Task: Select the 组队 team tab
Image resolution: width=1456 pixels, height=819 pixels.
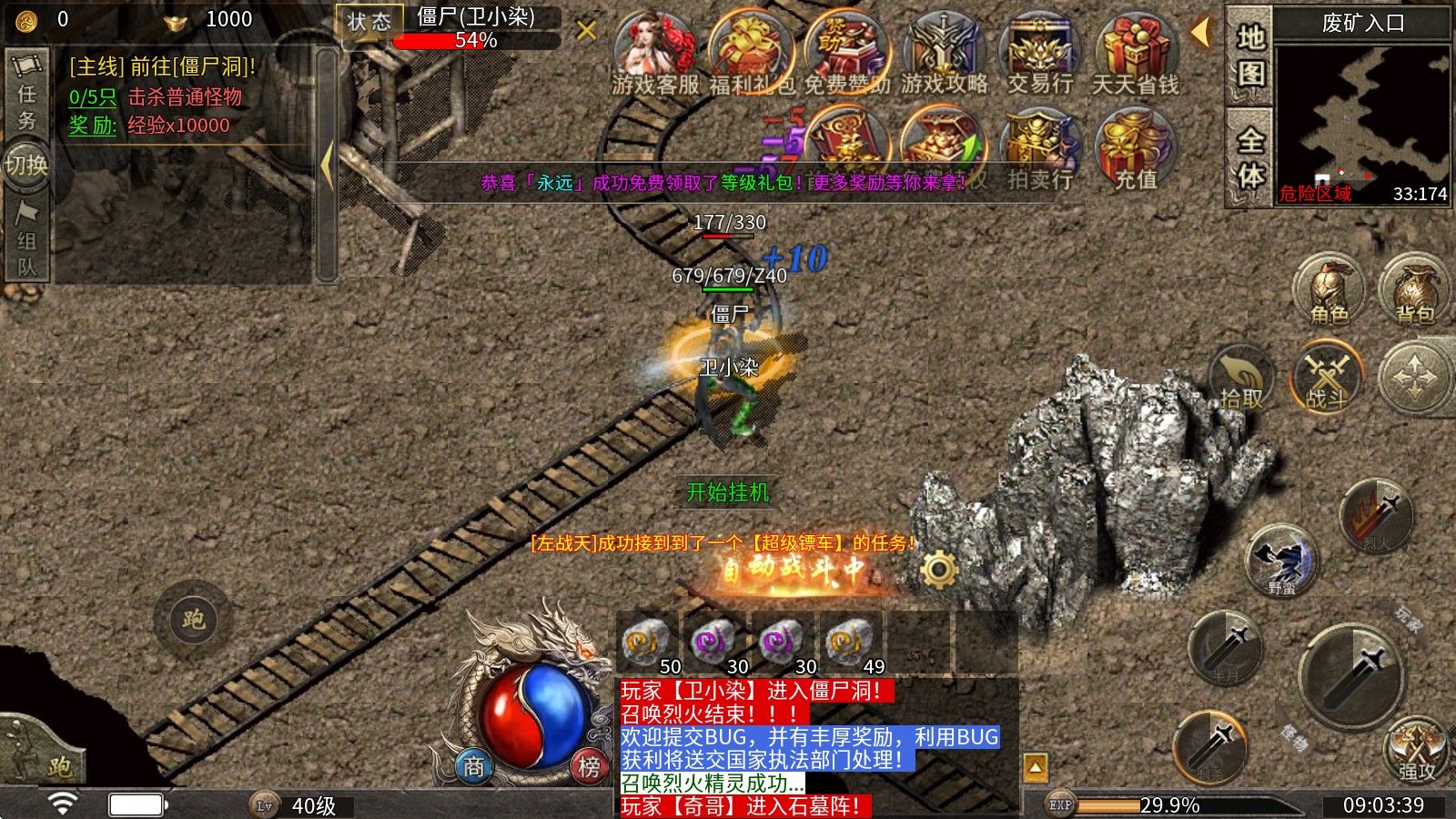Action: point(26,239)
